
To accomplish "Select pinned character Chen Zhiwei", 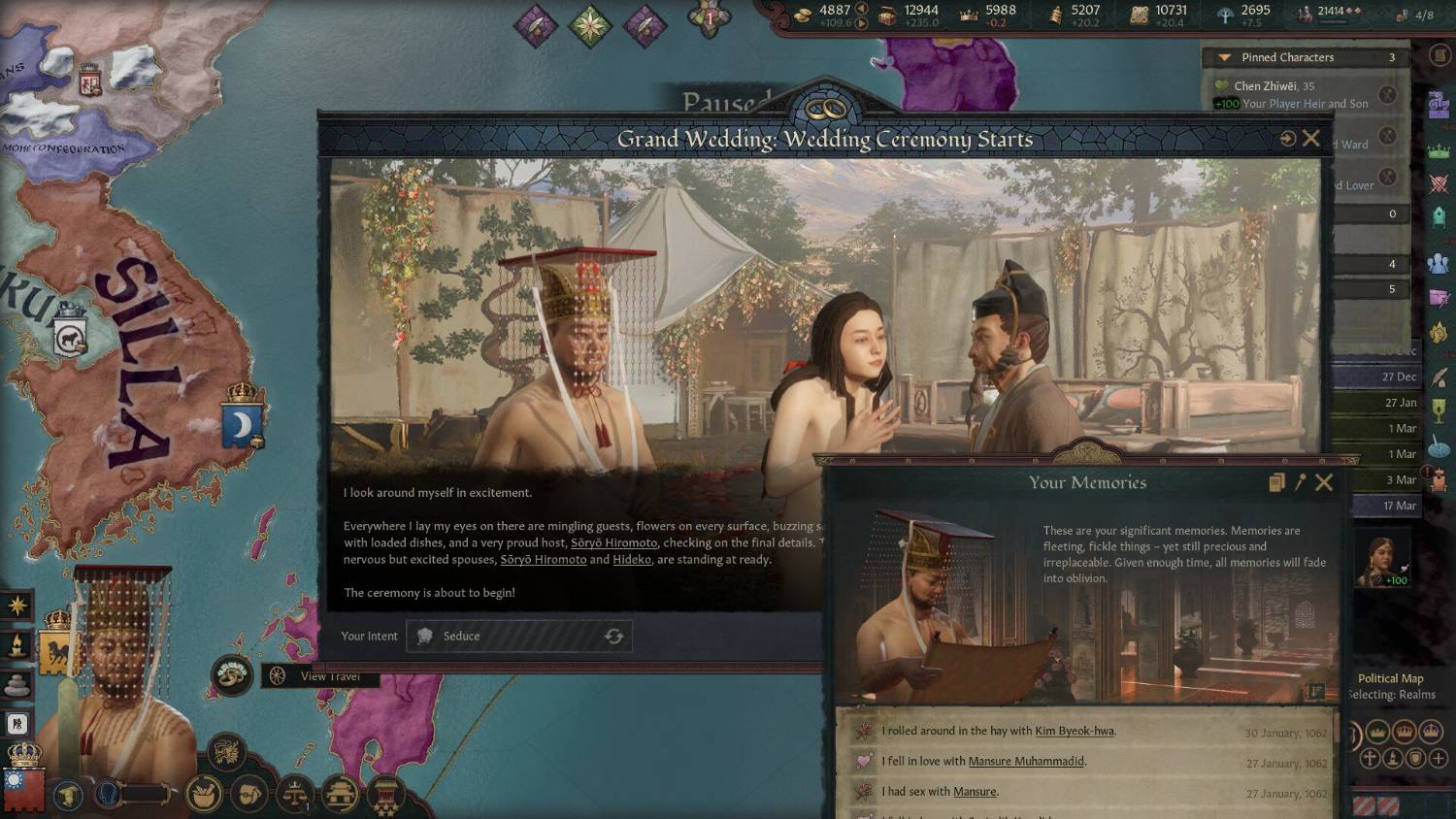I will (1265, 86).
